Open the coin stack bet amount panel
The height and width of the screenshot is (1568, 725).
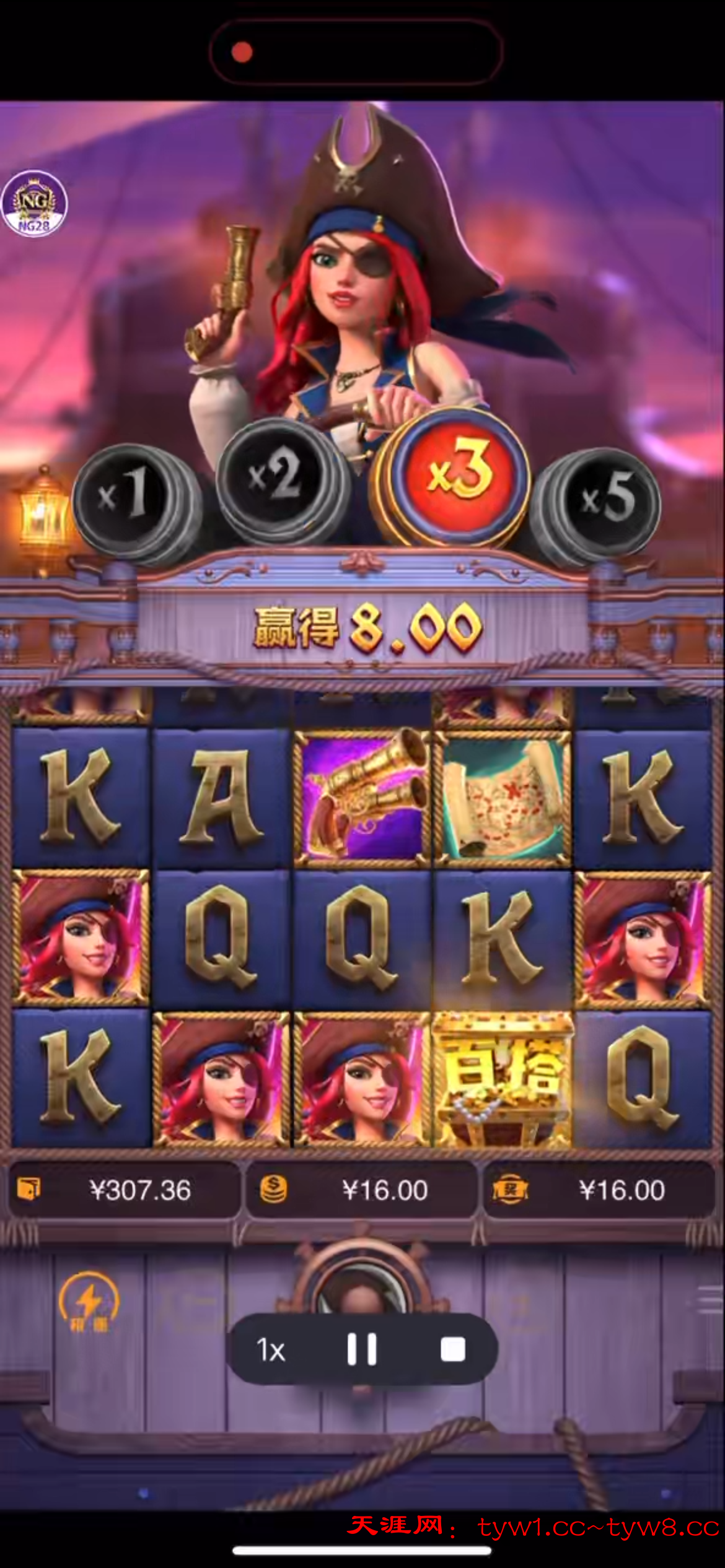[362, 1190]
